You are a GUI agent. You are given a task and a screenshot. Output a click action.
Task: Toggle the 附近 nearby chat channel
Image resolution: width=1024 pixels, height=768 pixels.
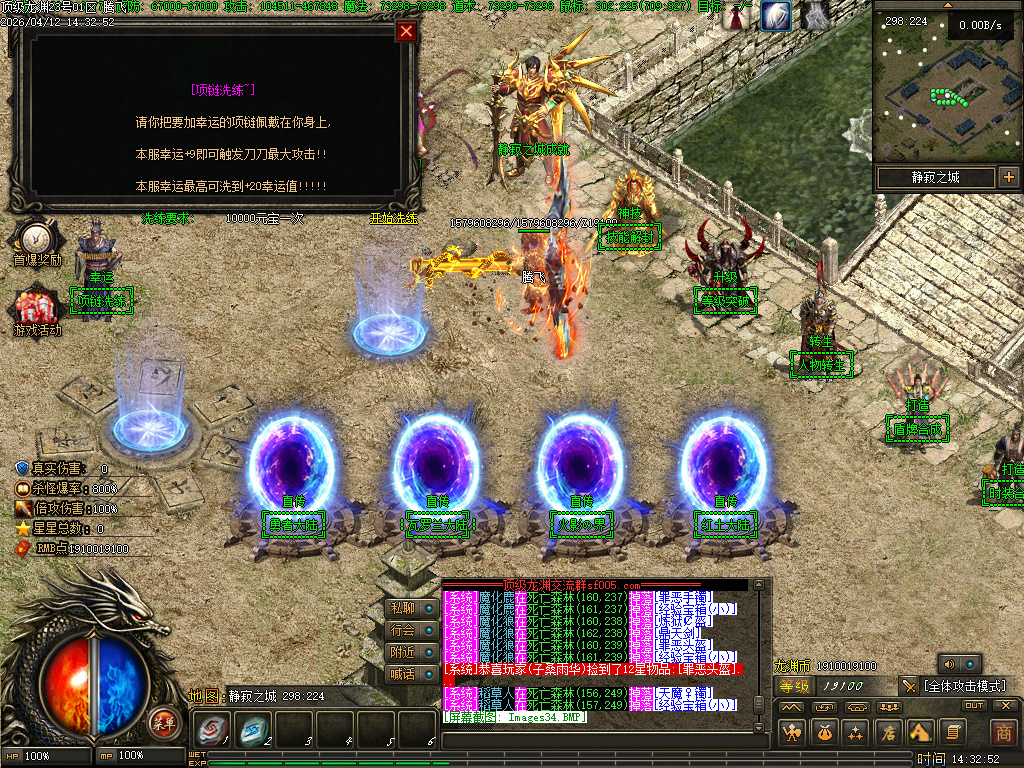pyautogui.click(x=402, y=652)
